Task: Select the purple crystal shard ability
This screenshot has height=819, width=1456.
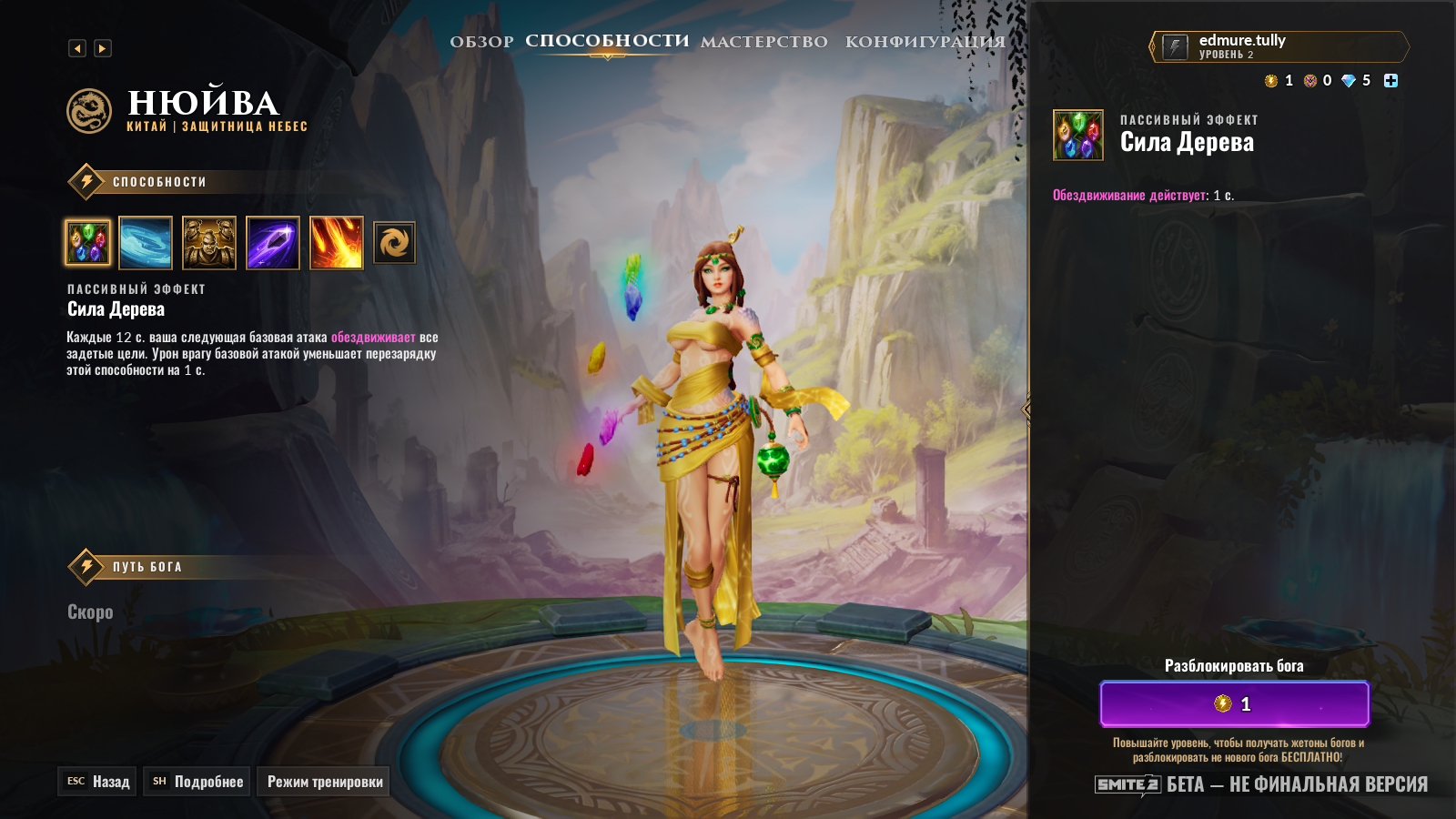Action: 273,243
